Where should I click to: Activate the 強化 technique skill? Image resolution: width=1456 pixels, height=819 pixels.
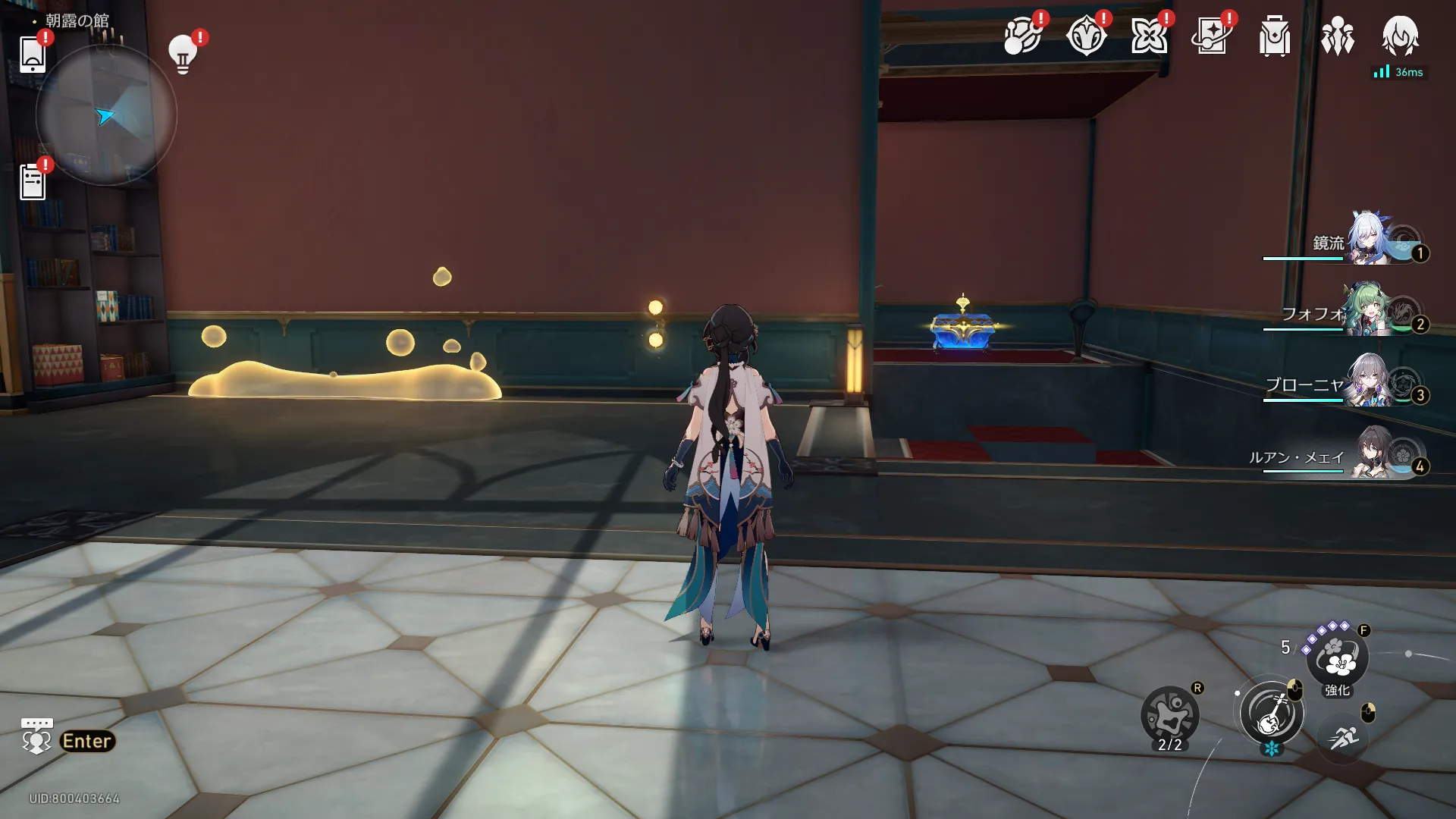pos(1338,658)
